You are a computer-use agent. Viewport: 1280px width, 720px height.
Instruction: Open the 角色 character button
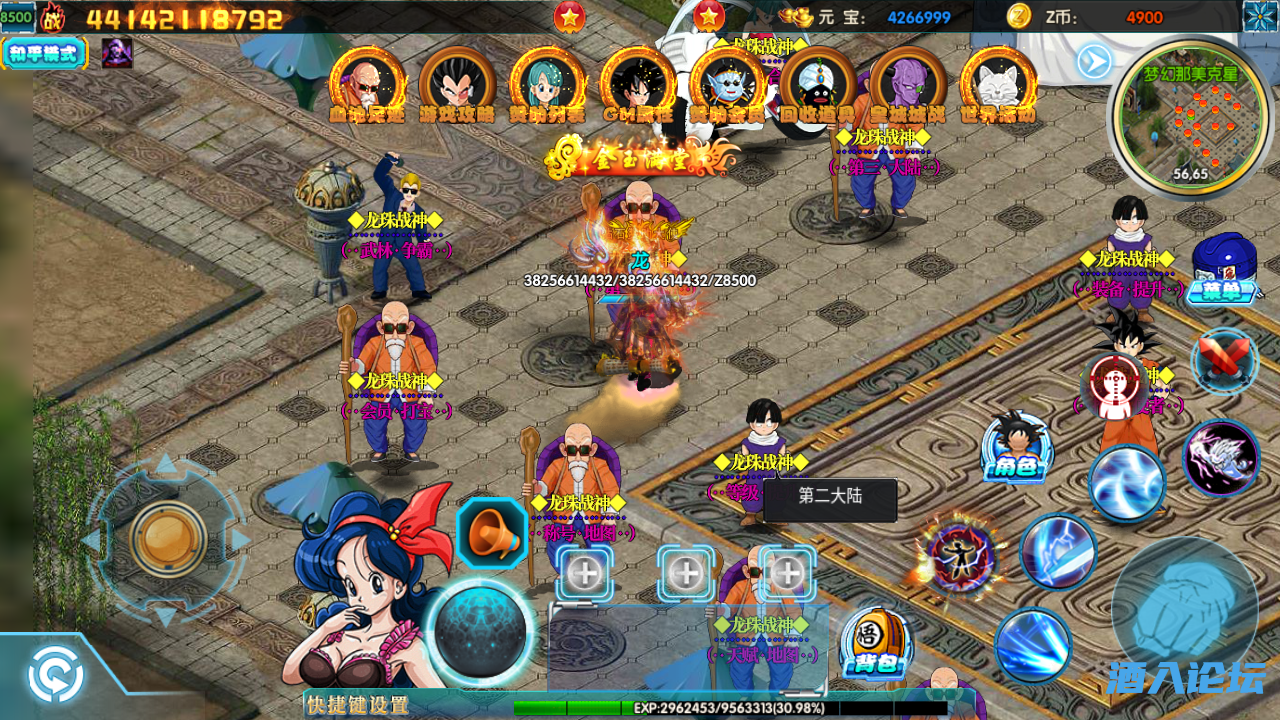[1016, 448]
